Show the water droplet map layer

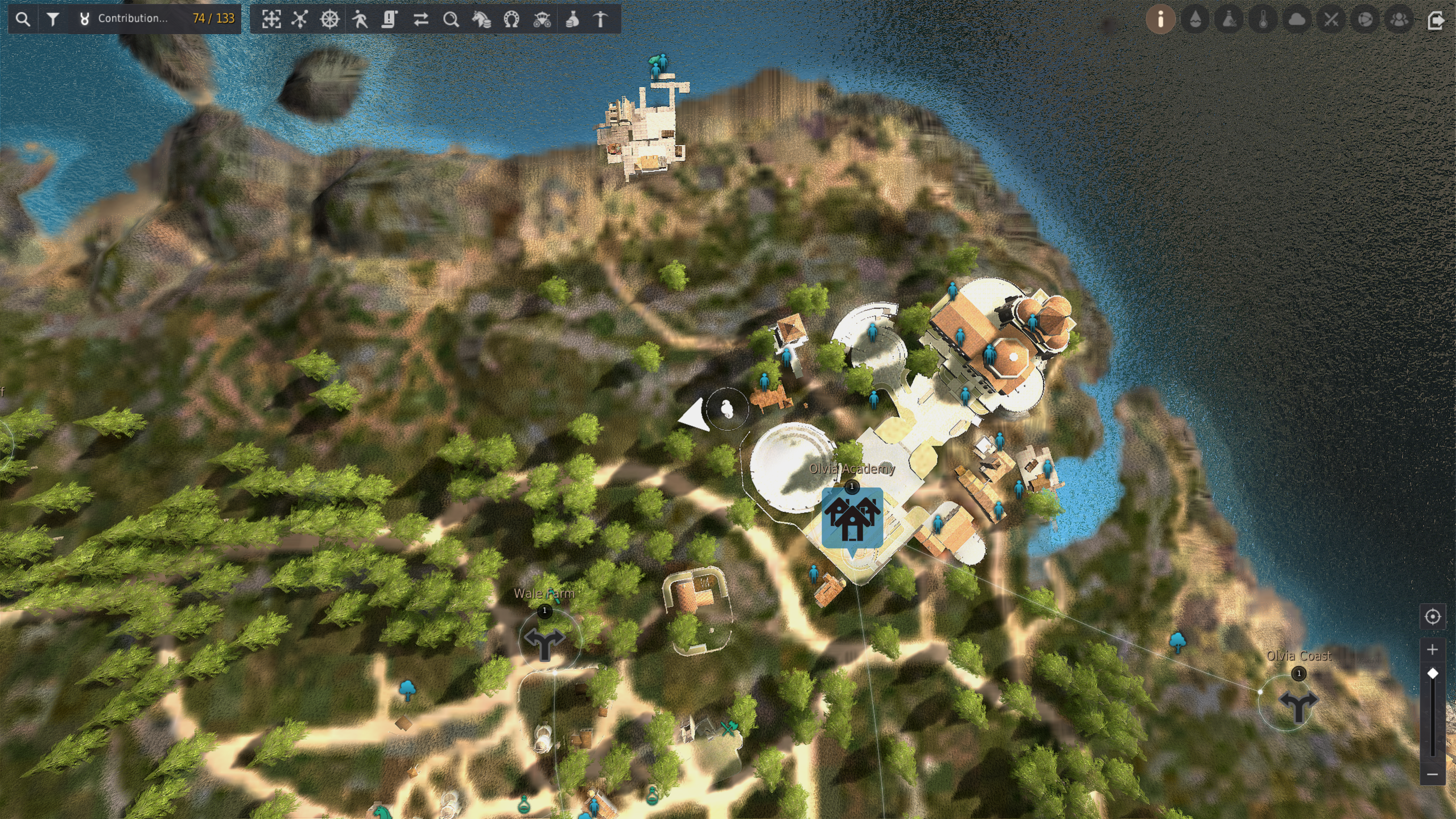(1195, 19)
